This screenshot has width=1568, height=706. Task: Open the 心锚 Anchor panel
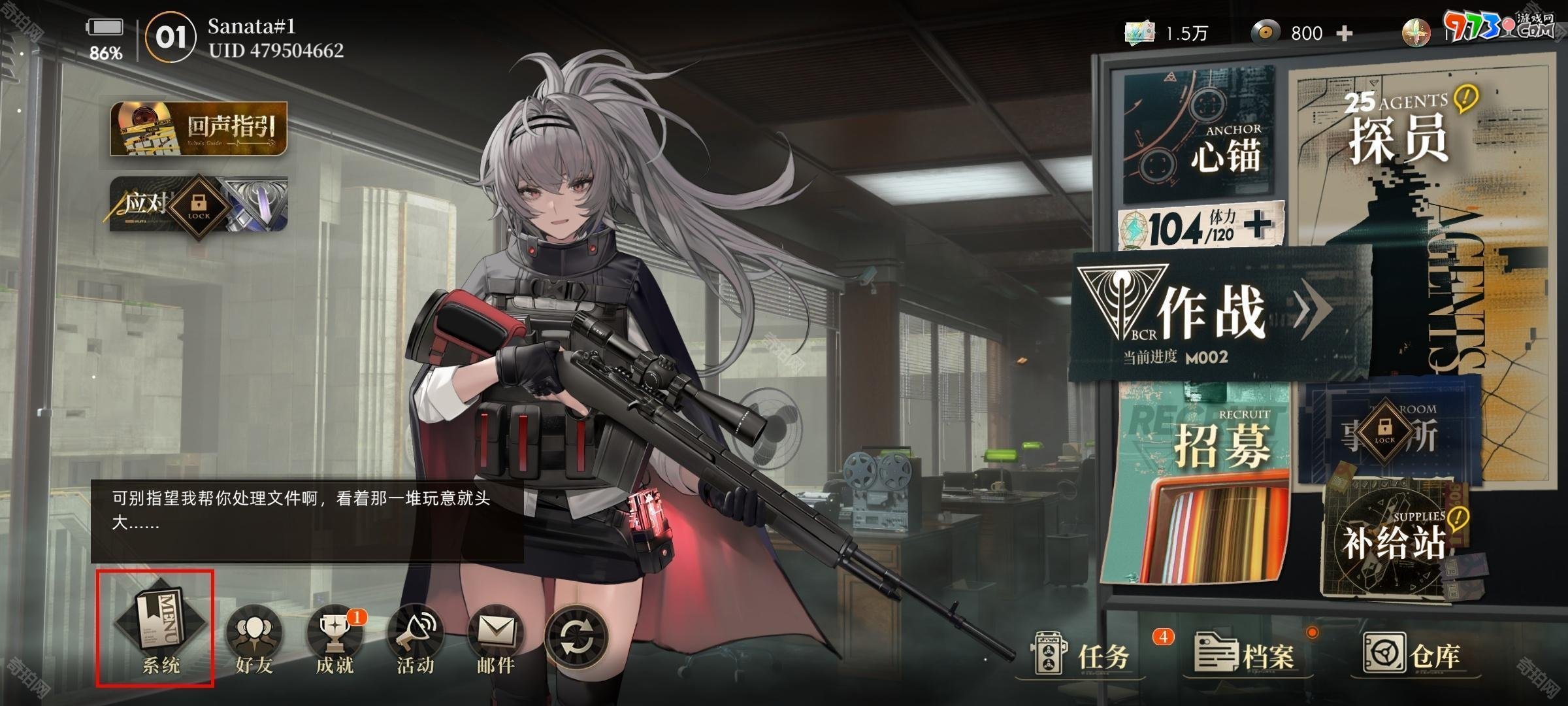1199,134
